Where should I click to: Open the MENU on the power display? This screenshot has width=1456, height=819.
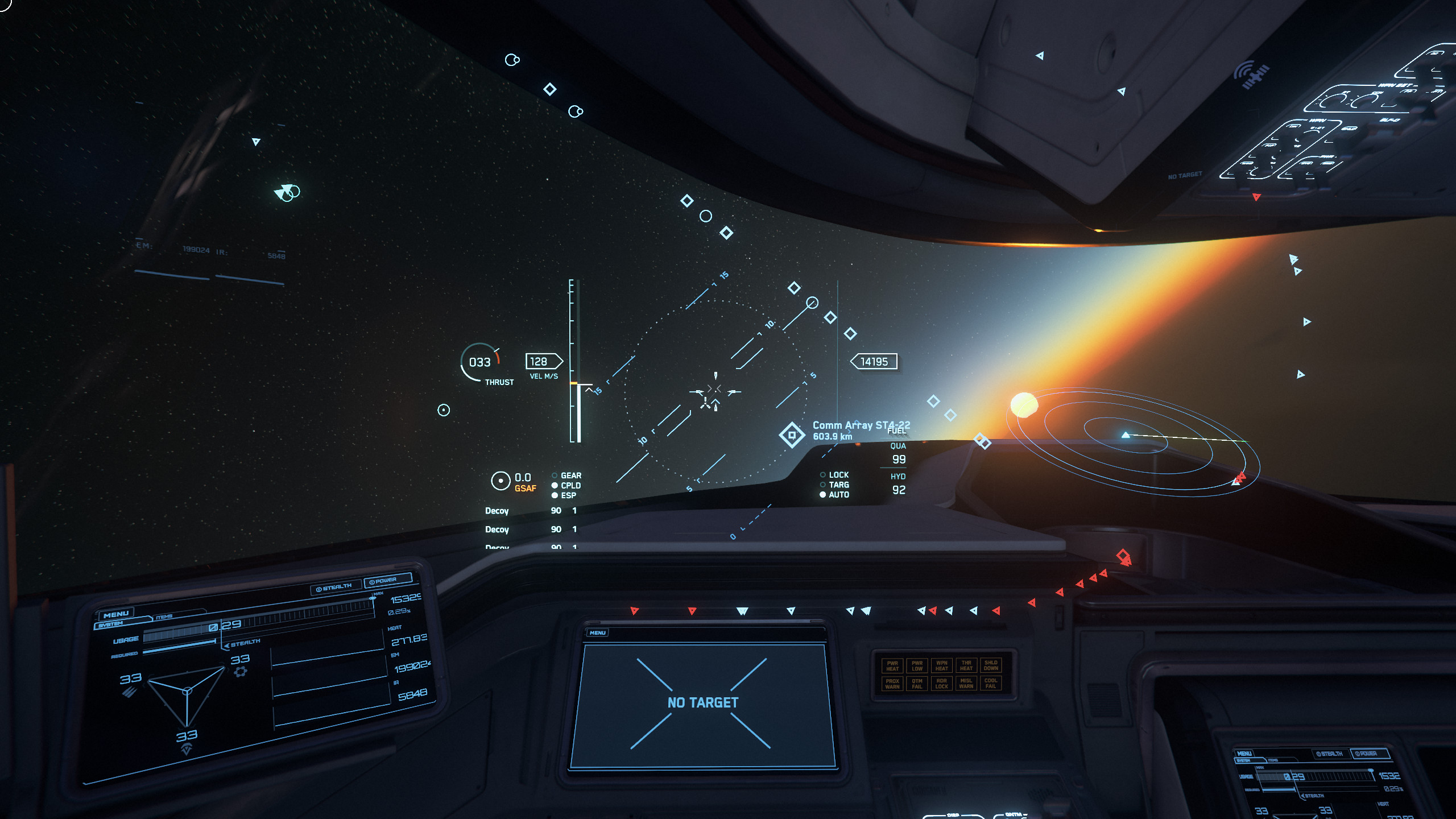(116, 614)
